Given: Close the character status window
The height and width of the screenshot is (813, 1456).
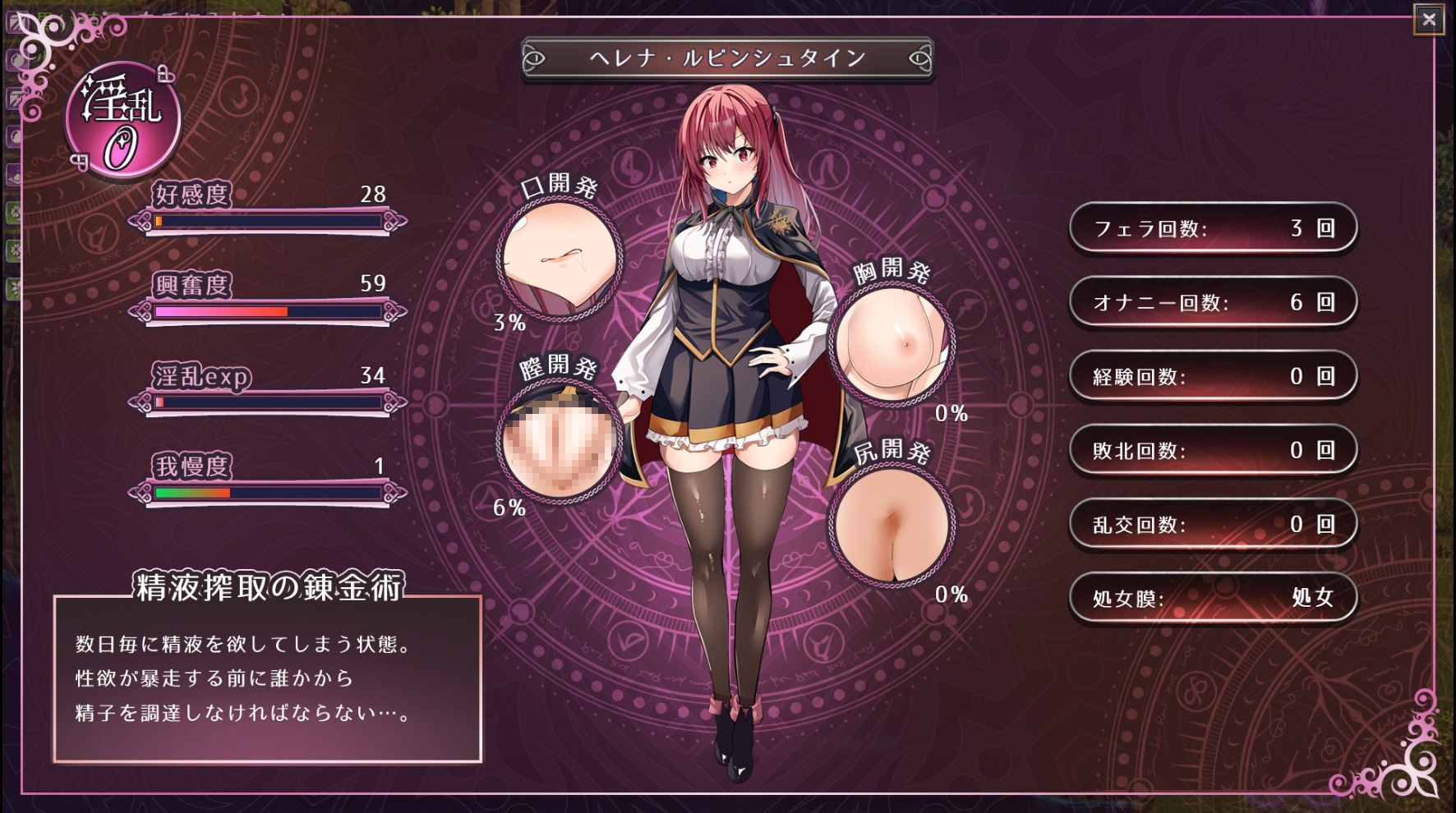Looking at the screenshot, I should click(x=1429, y=19).
